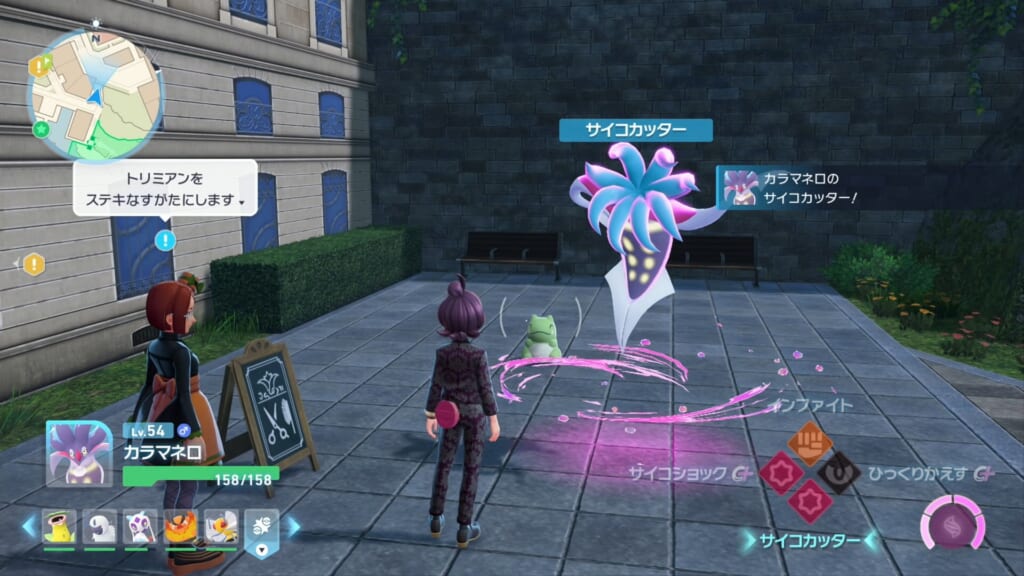
Task: Activate the dark ひっくりかえす move diamond
Action: pyautogui.click(x=838, y=471)
